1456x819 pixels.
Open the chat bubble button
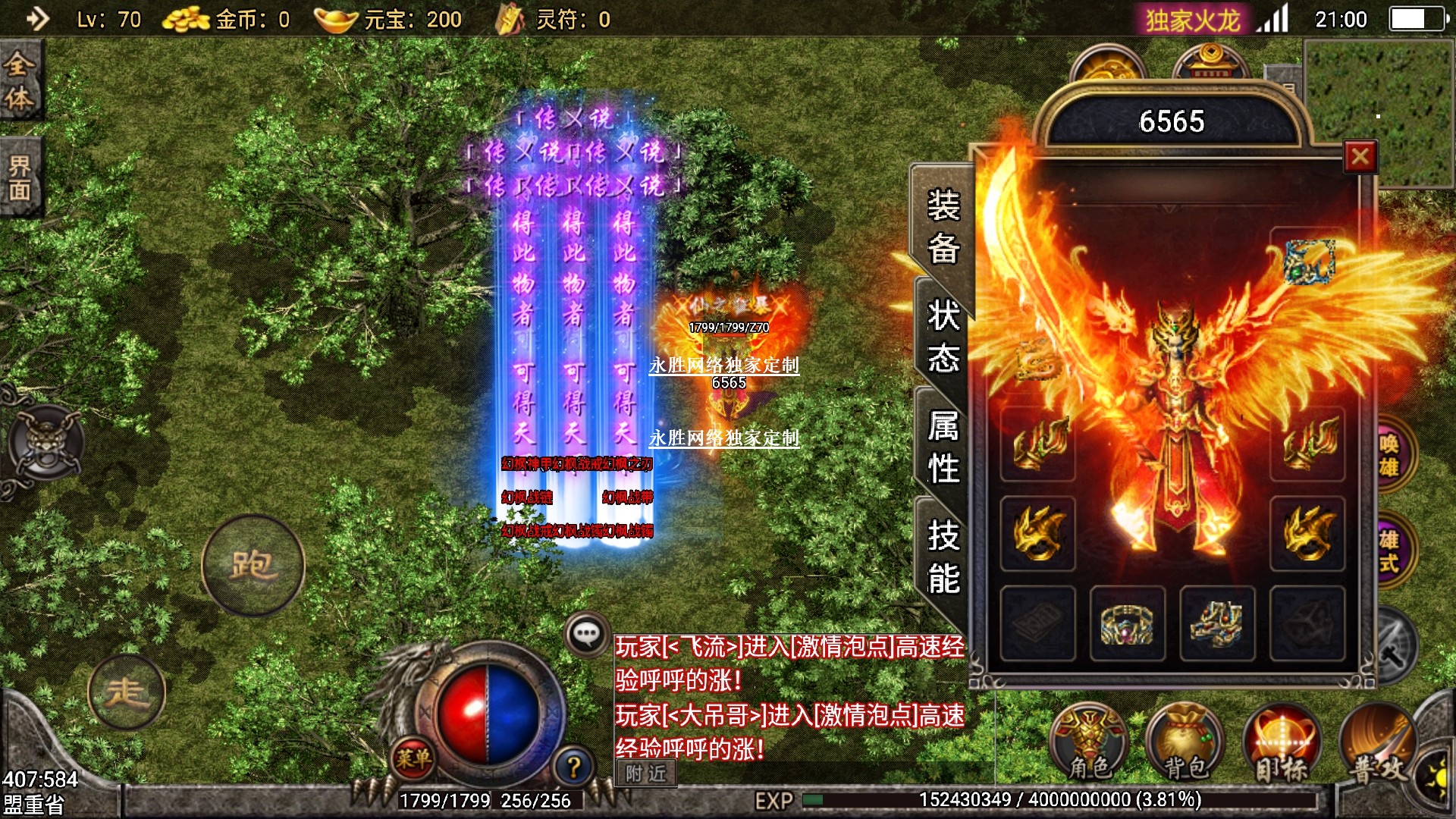click(587, 634)
